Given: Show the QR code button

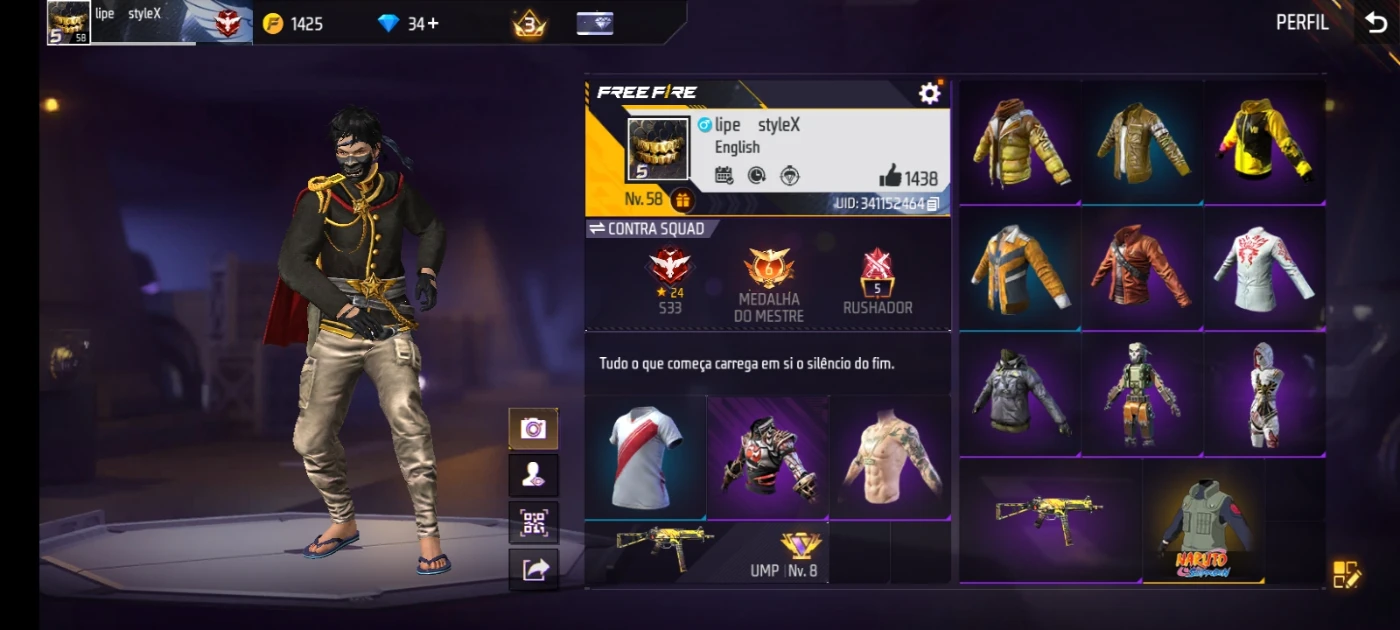Looking at the screenshot, I should (x=533, y=522).
